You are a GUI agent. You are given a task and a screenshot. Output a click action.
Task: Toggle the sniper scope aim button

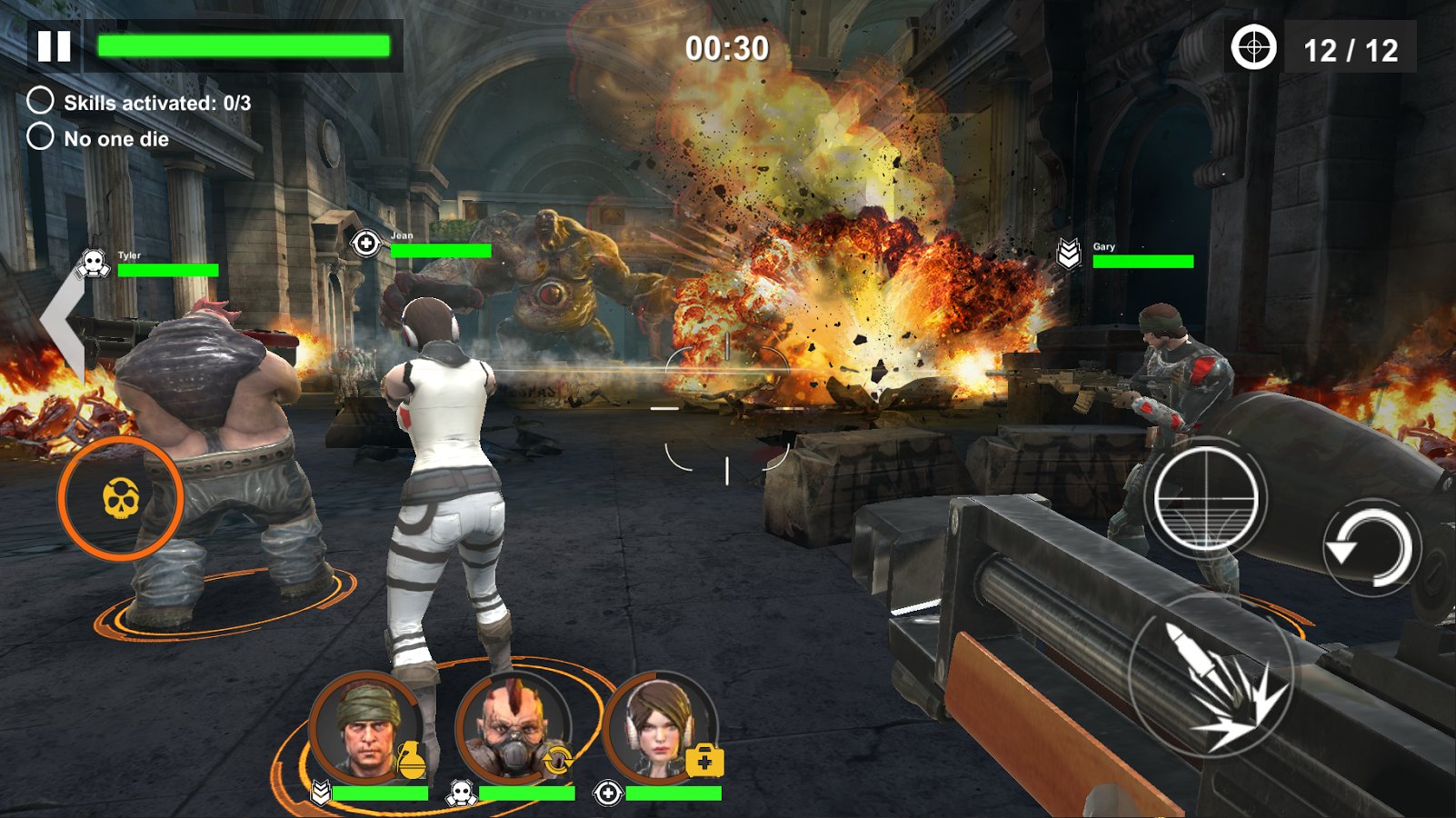coord(1205,499)
